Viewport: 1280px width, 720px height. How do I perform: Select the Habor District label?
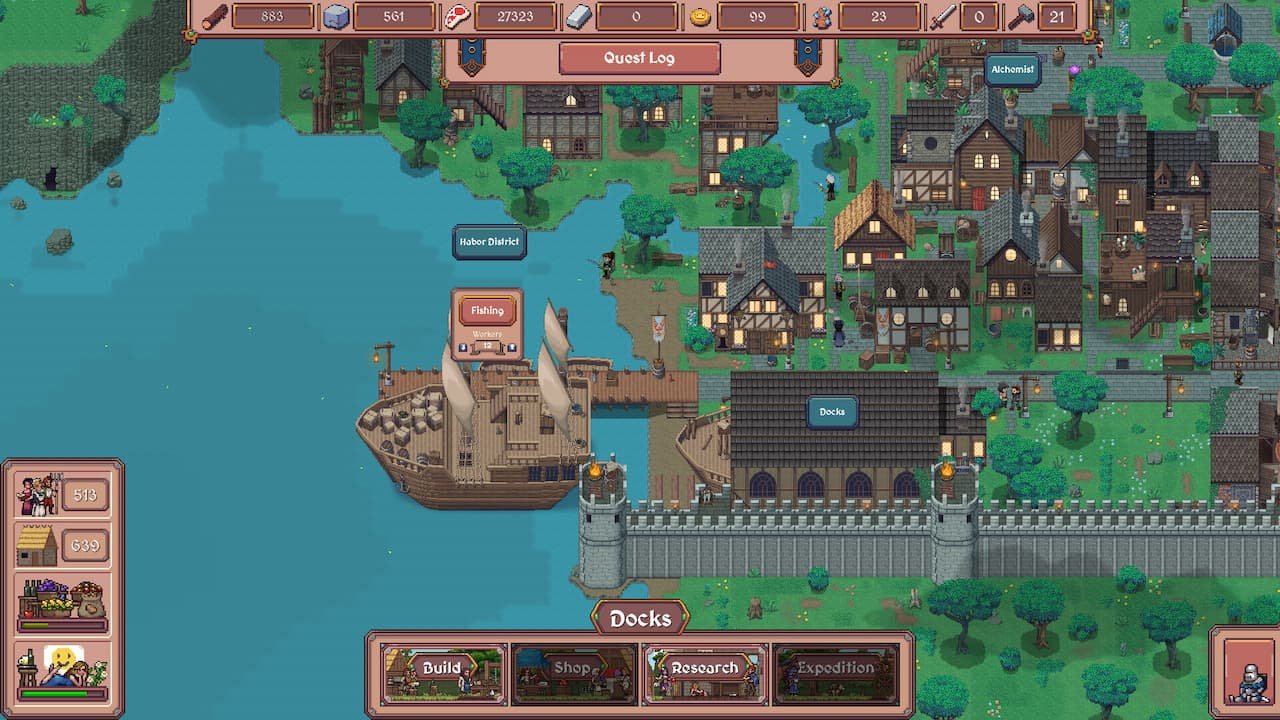point(489,242)
